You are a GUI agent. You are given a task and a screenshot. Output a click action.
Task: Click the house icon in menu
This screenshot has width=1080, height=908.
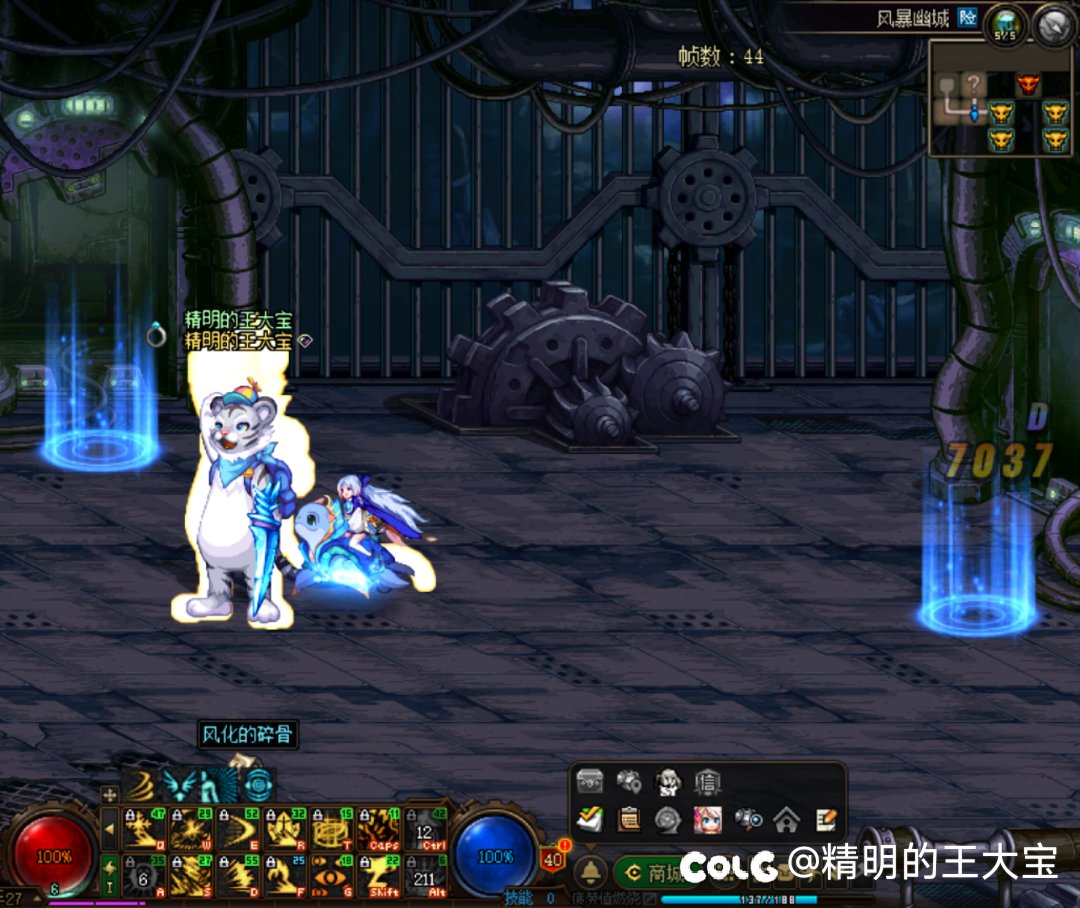point(786,820)
